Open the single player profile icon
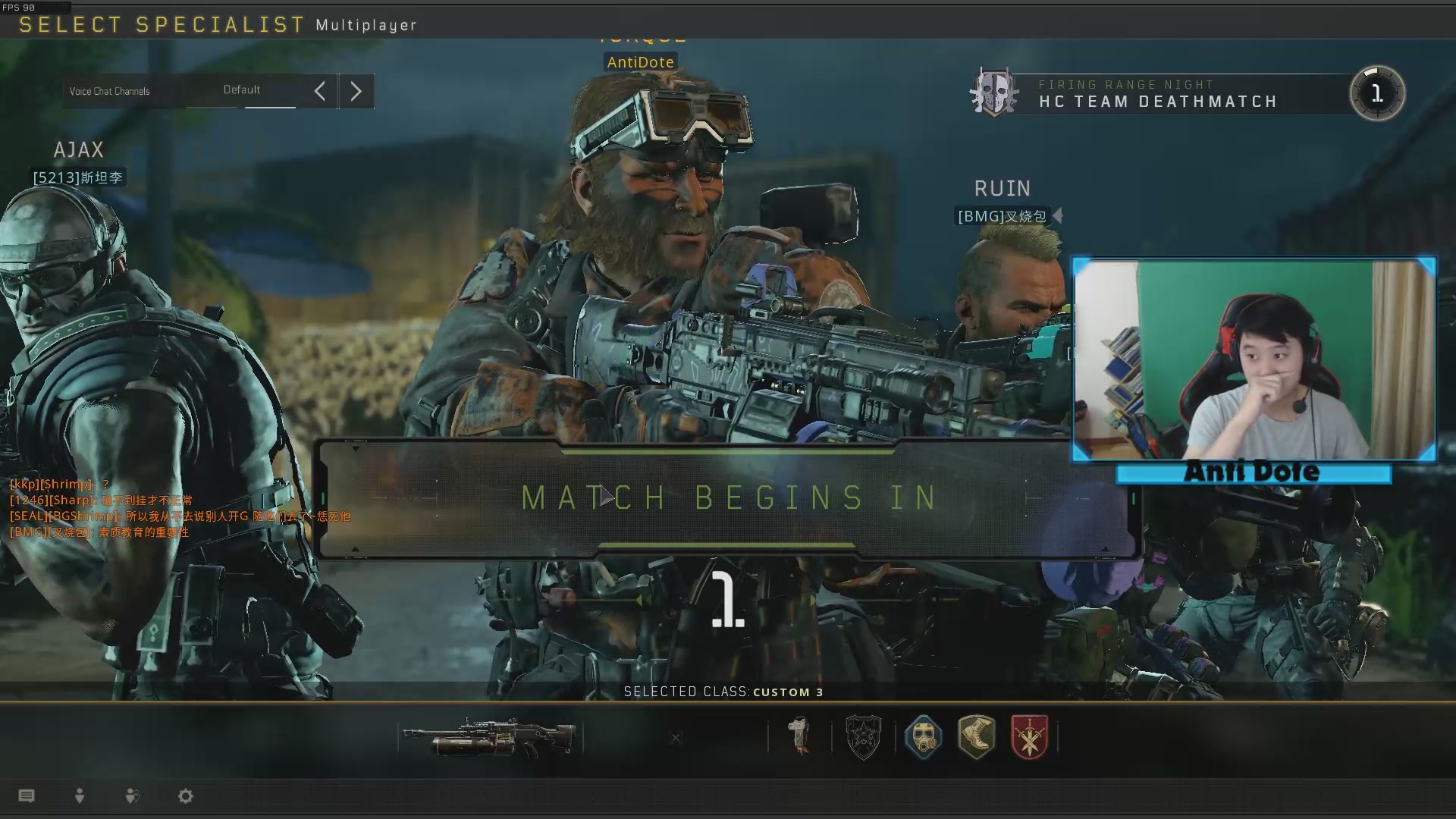 [x=80, y=795]
